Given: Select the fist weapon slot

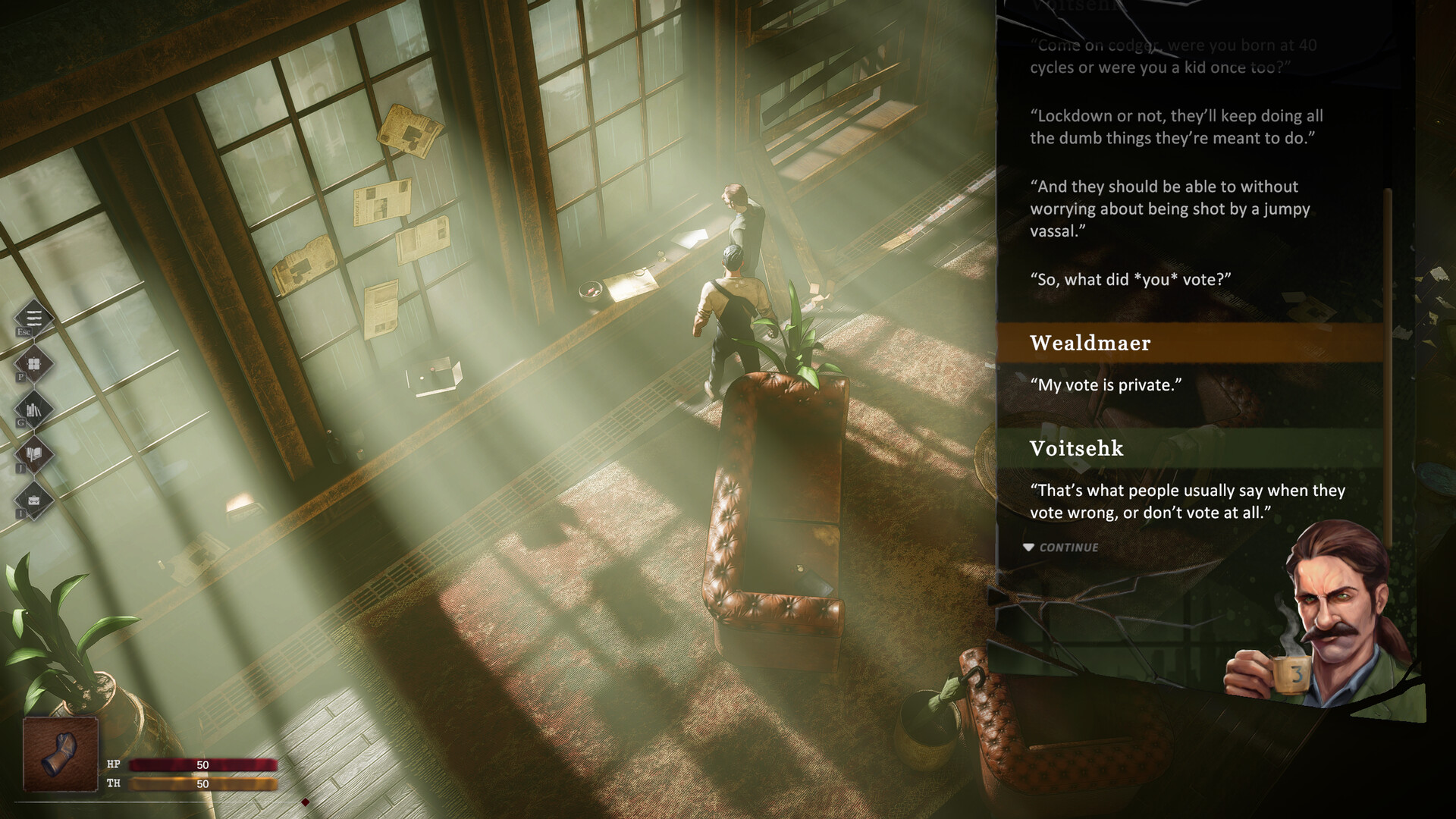Looking at the screenshot, I should click(x=61, y=754).
